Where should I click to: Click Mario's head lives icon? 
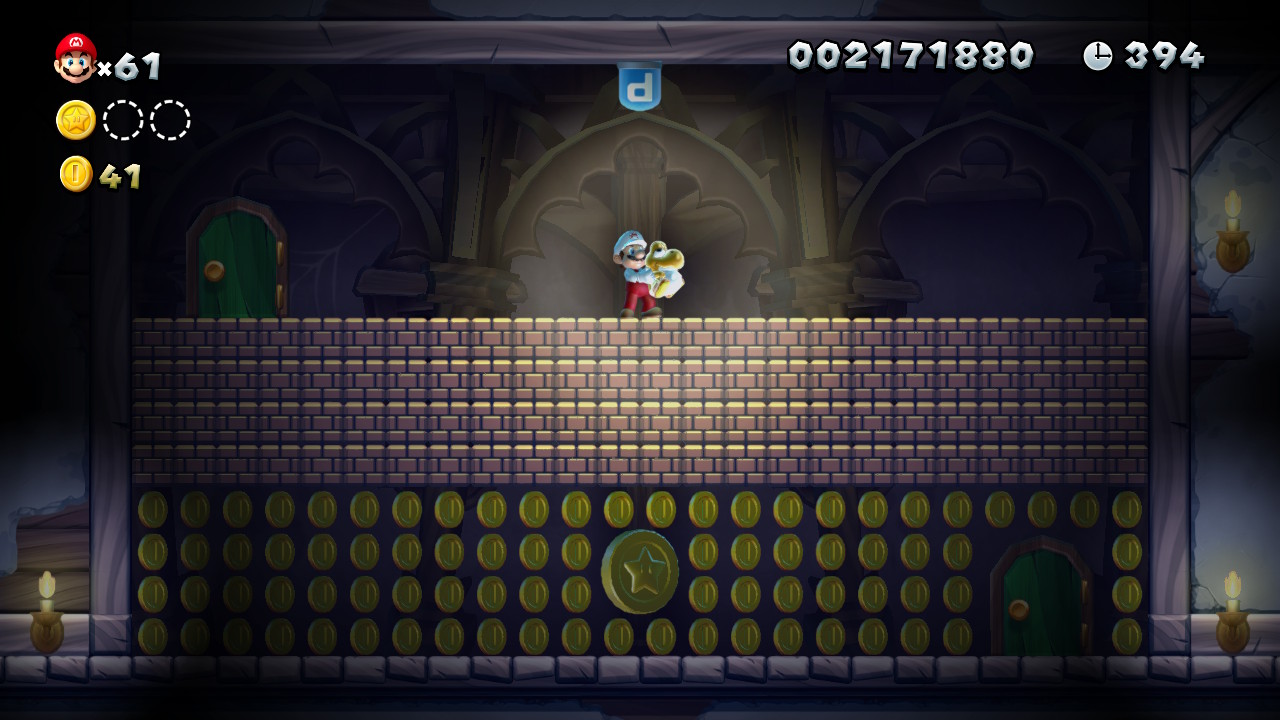75,58
